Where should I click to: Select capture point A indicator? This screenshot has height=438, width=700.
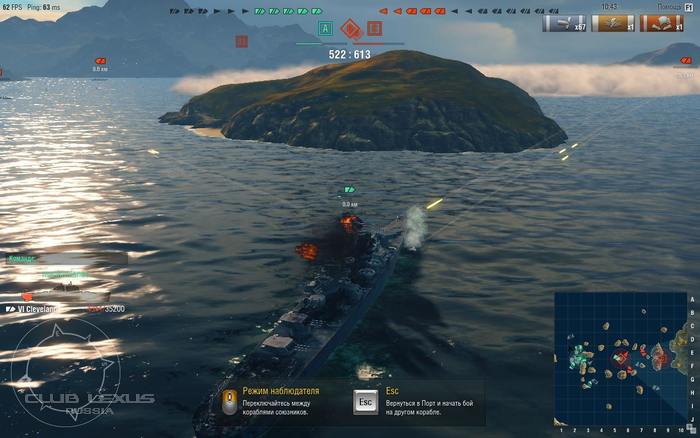click(x=324, y=28)
